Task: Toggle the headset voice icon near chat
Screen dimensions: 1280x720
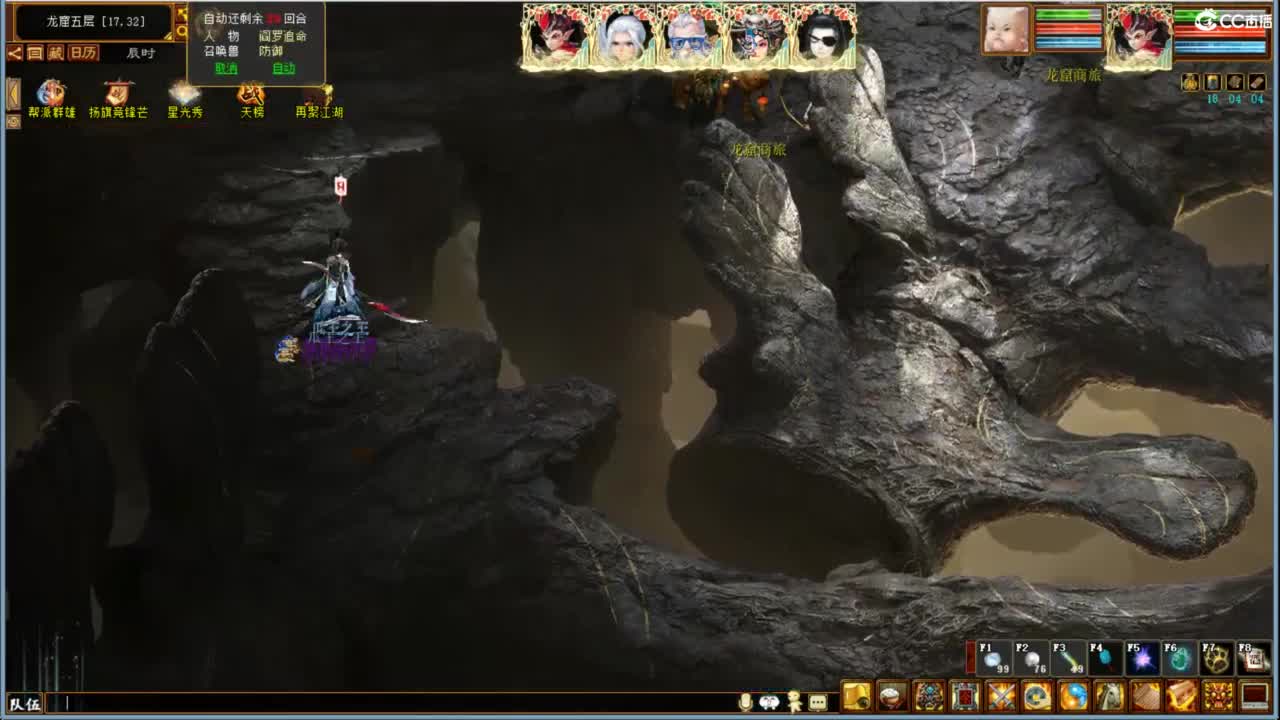Action: point(769,700)
